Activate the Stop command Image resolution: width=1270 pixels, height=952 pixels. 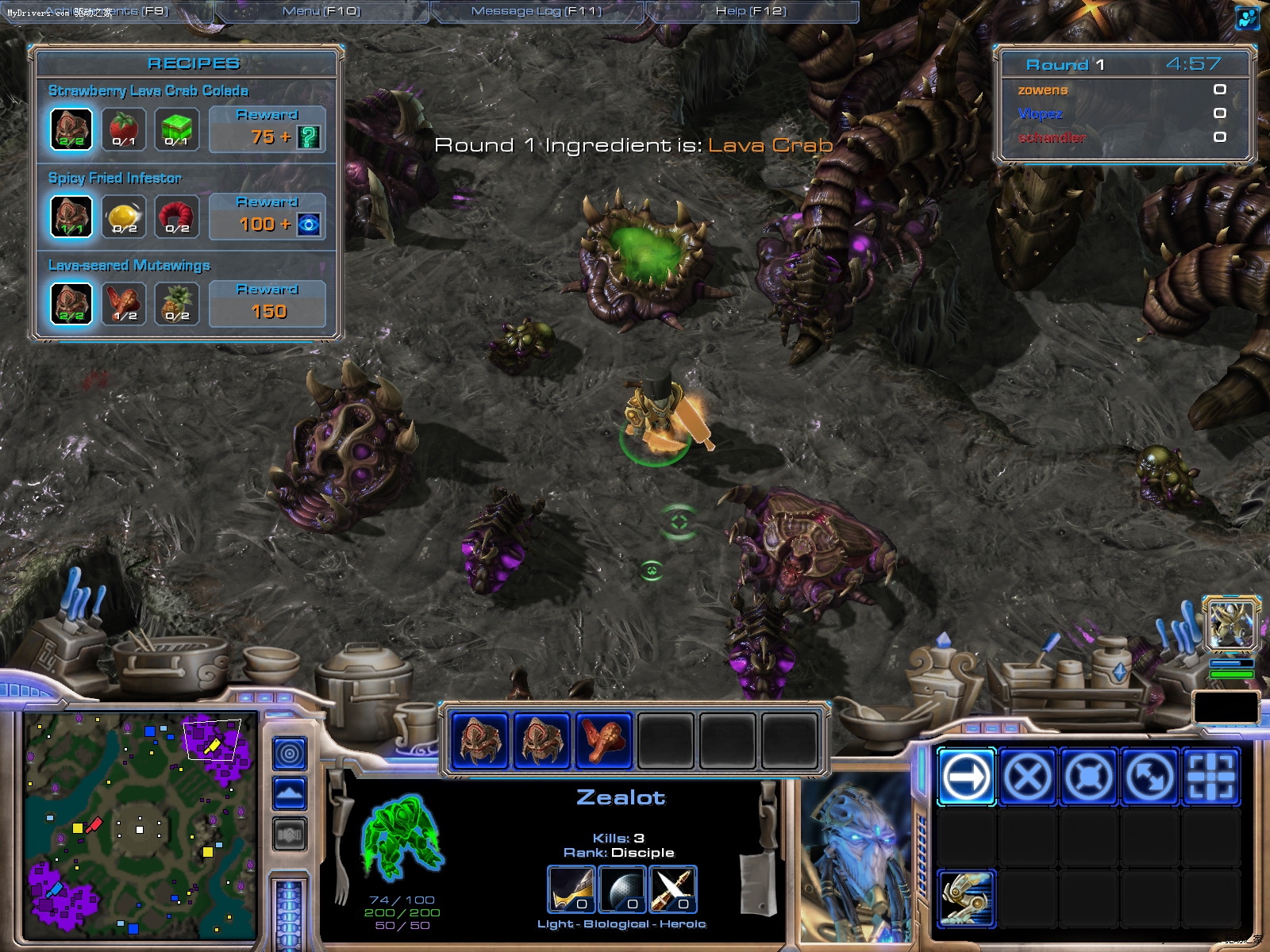[1027, 776]
